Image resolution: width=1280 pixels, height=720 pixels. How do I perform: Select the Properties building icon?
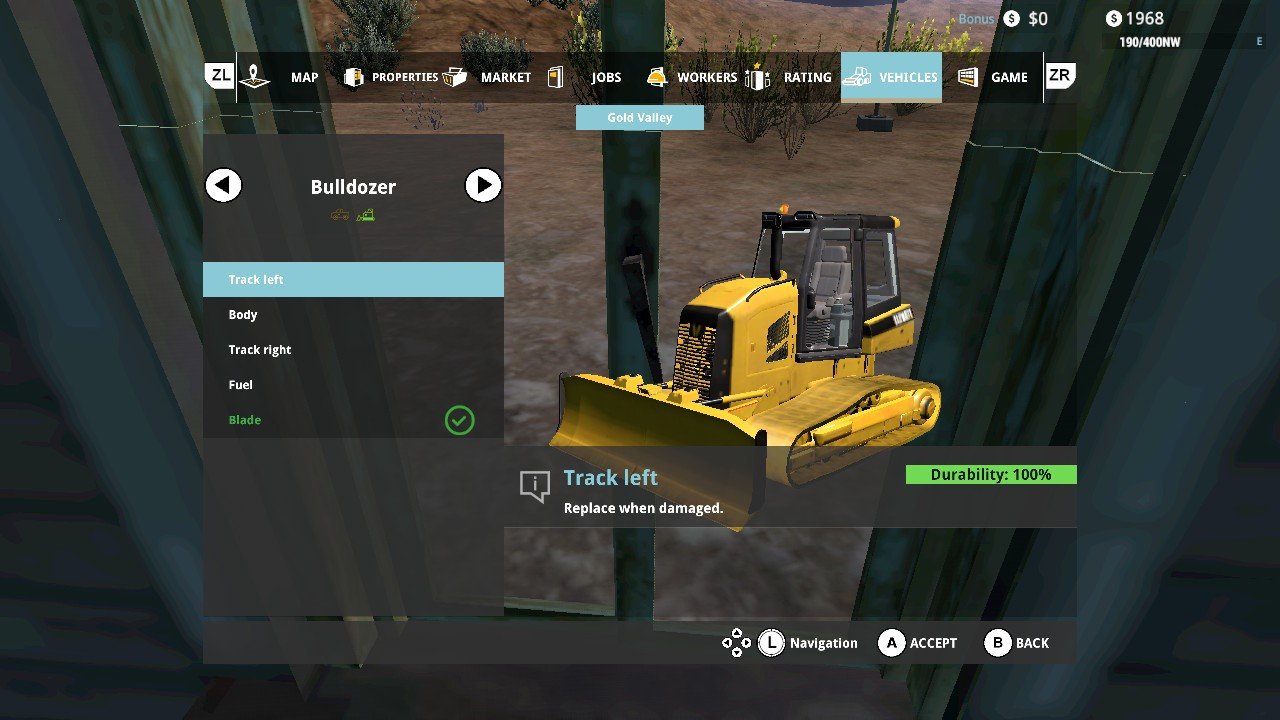353,77
